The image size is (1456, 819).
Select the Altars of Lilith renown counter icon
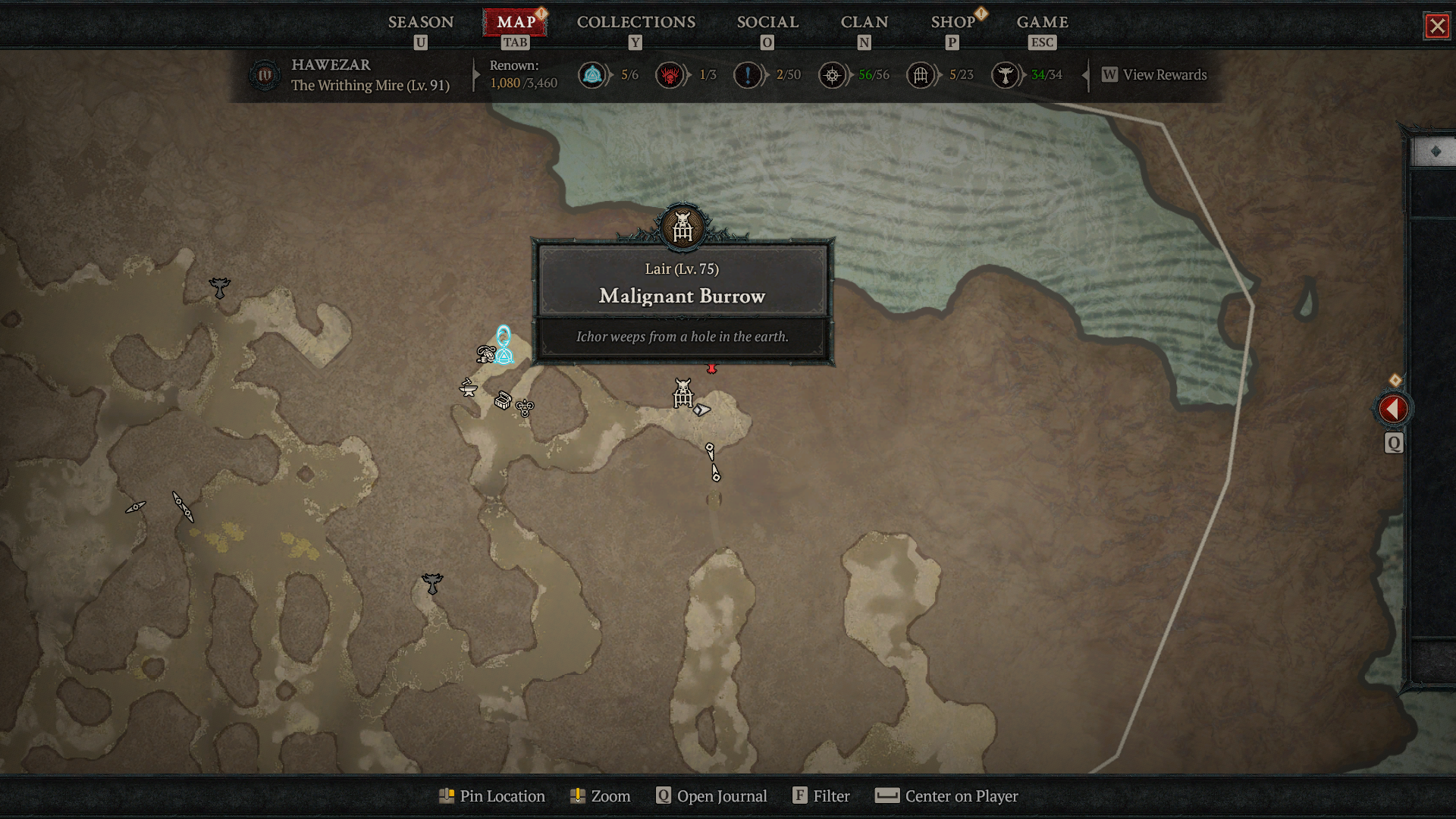pos(1006,75)
